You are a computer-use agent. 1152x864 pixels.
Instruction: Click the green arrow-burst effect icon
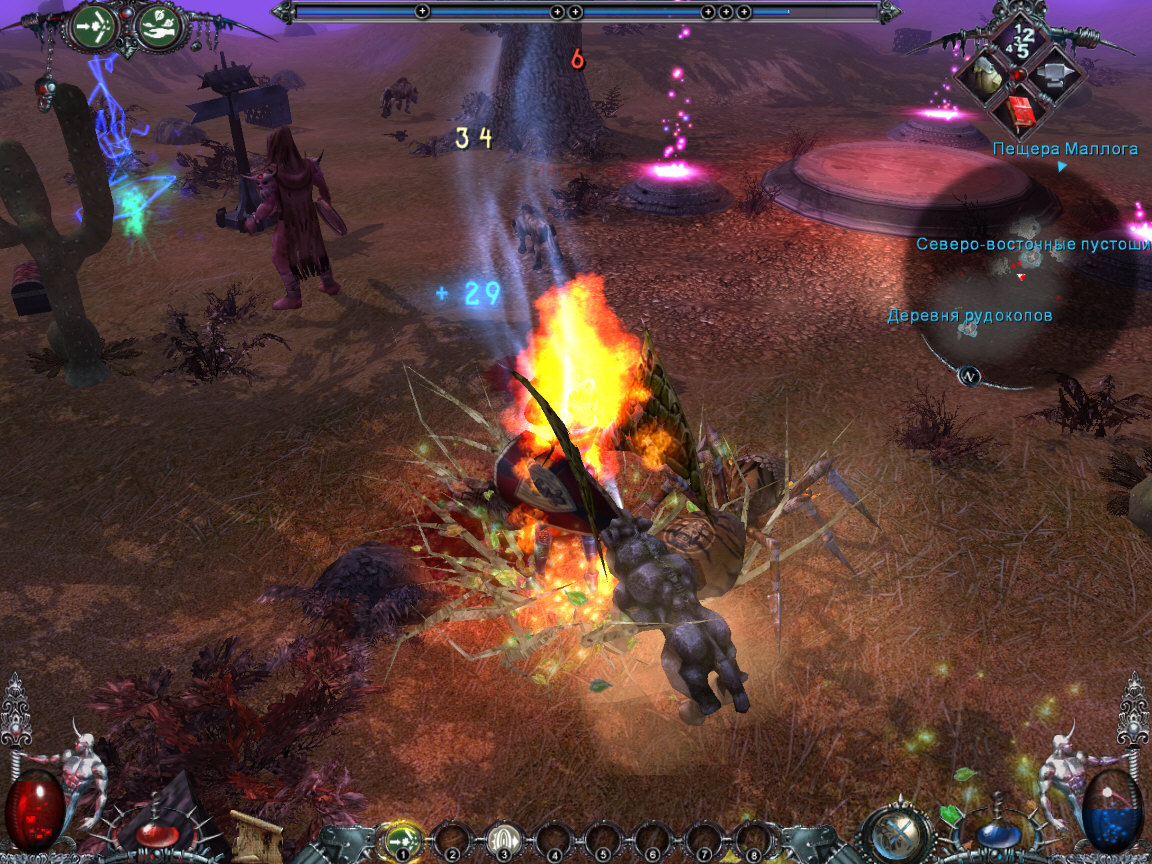pos(91,27)
